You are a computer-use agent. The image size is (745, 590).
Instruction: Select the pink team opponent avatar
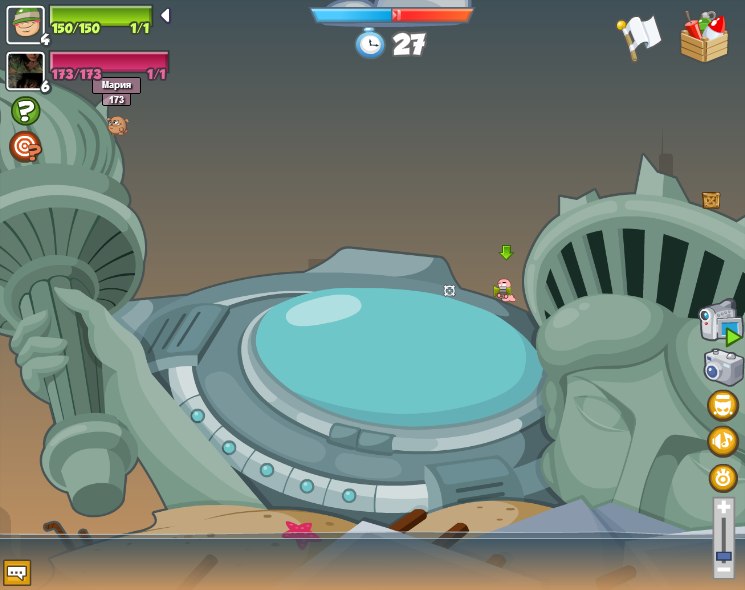tap(25, 71)
